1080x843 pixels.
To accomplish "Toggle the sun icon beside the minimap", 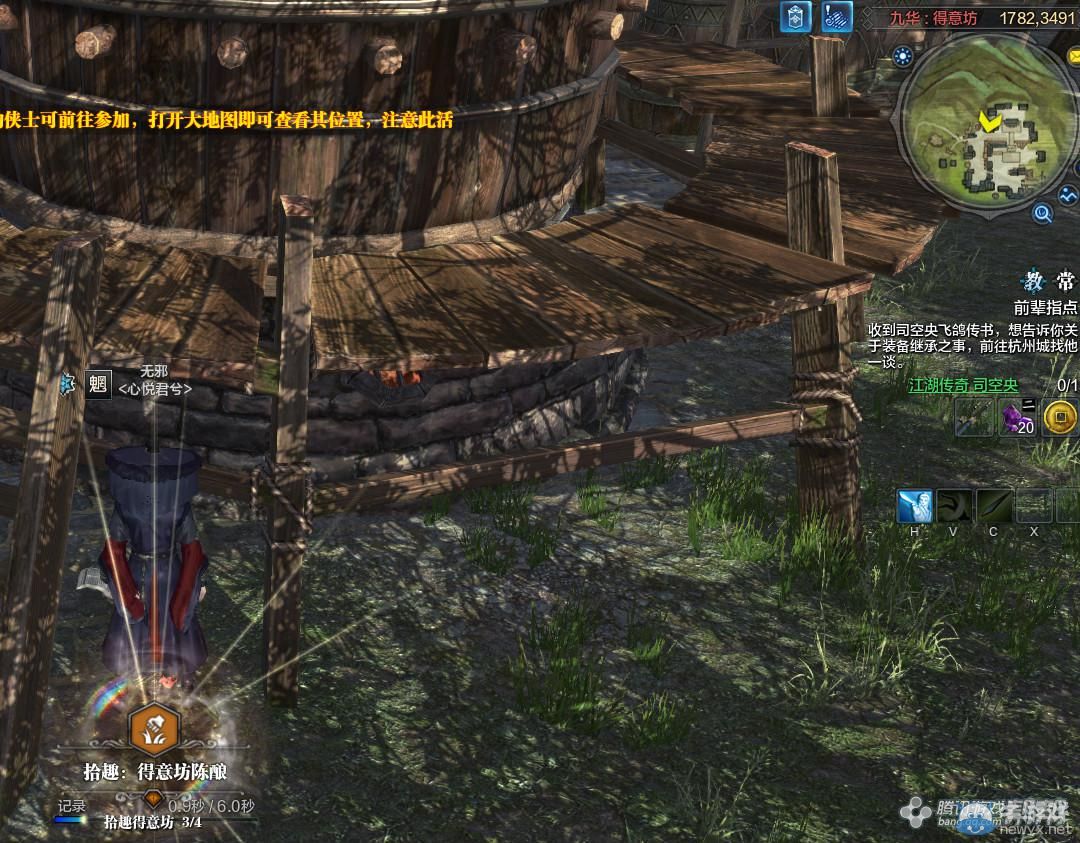I will (x=904, y=56).
